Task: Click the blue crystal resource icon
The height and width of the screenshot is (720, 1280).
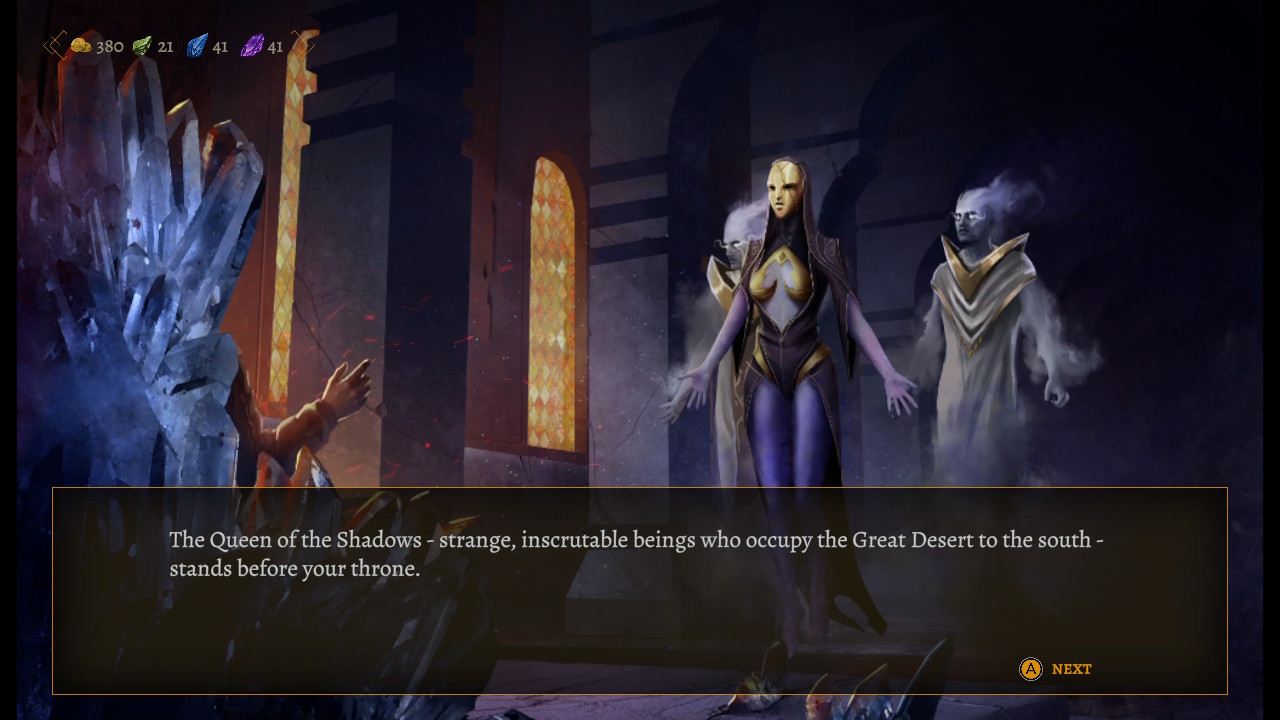Action: pyautogui.click(x=196, y=45)
